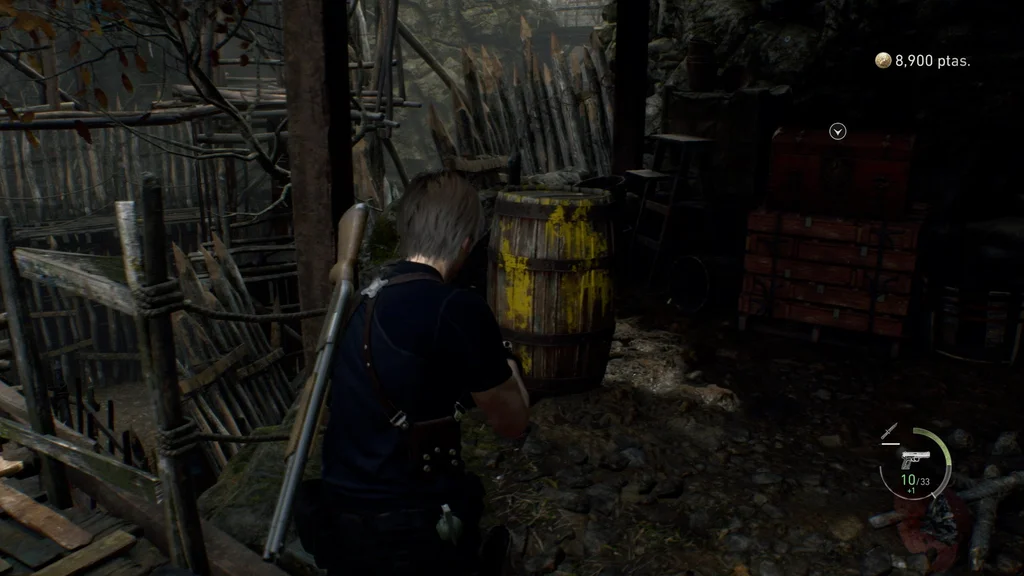Select the circled down-arrow interaction marker

(x=838, y=130)
